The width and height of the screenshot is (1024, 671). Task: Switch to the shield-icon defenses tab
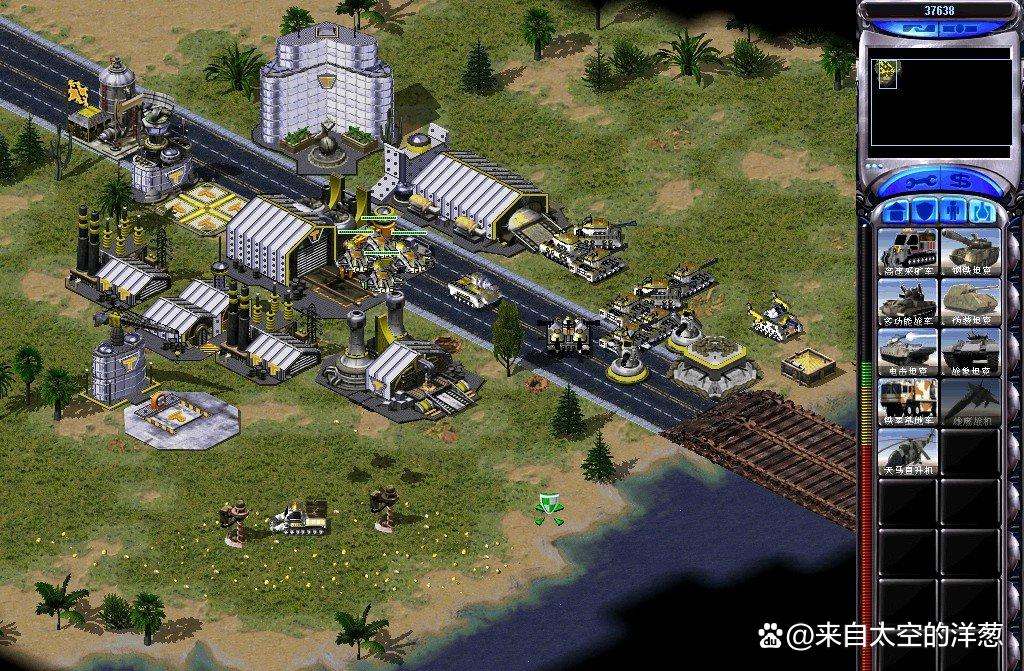(924, 212)
